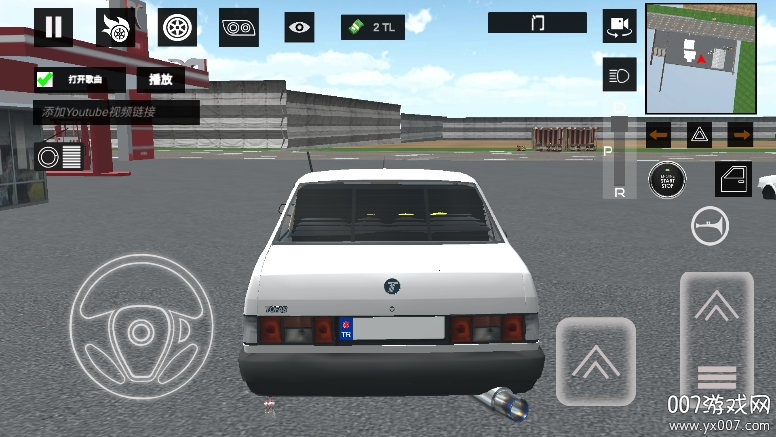Image resolution: width=776 pixels, height=437 pixels.
Task: Open the wheel rim customization
Action: point(177,27)
